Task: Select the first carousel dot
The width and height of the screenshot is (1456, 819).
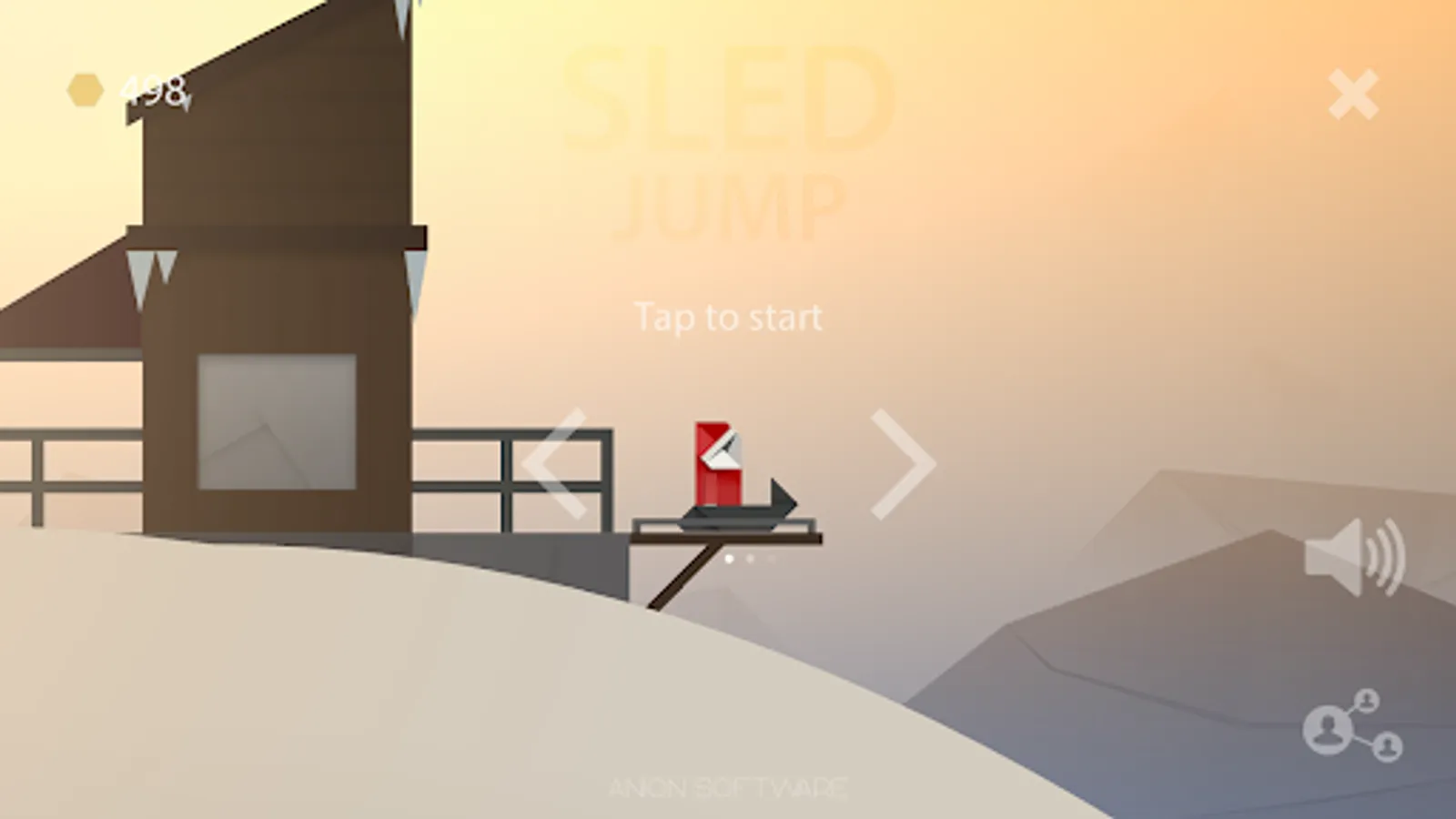Action: [729, 559]
